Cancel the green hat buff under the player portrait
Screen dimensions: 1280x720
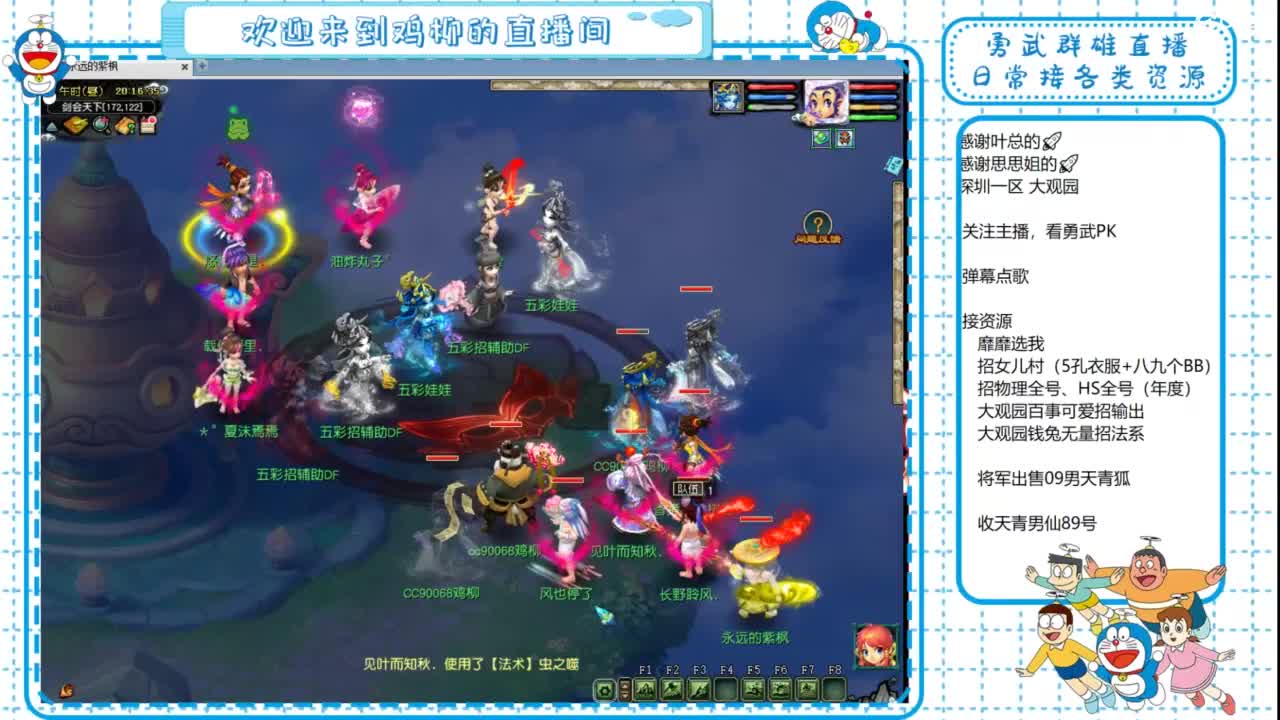821,139
